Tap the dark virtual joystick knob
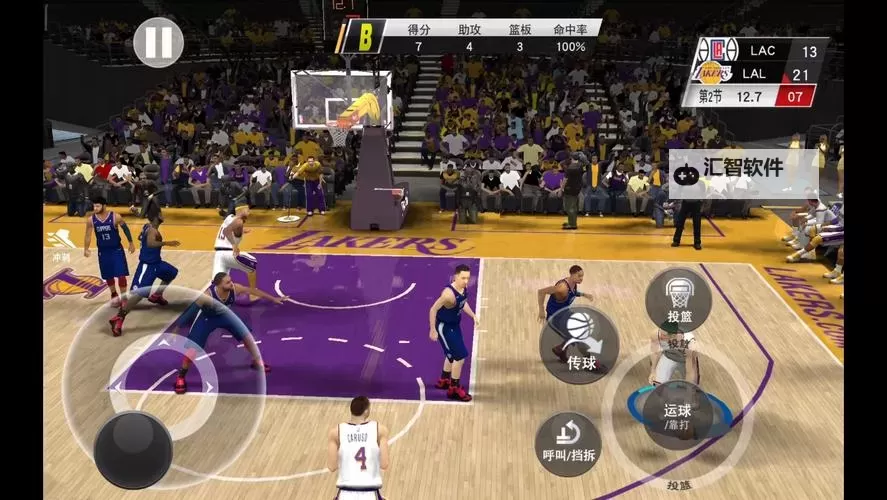This screenshot has width=887, height=500. (x=133, y=449)
